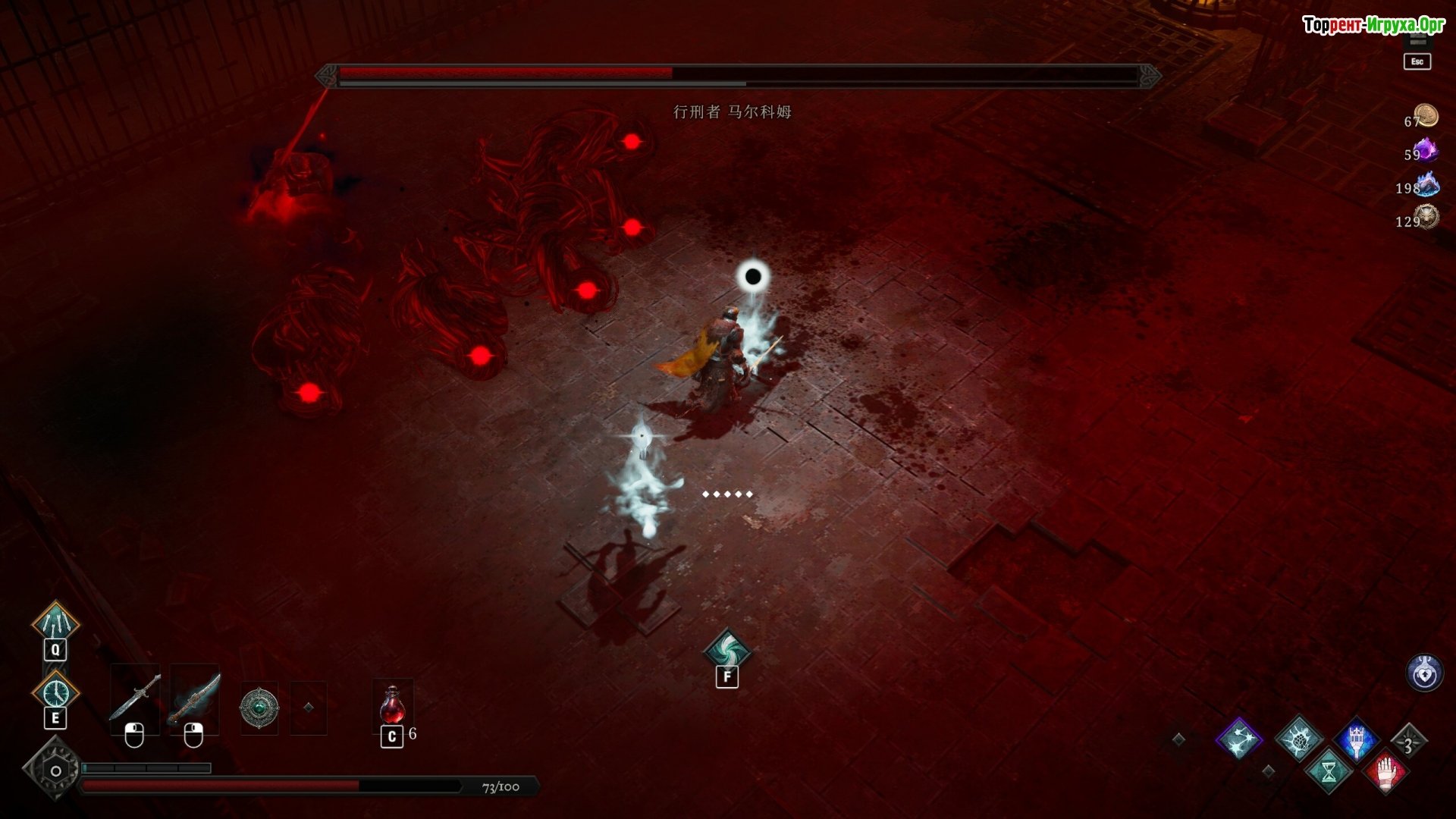Click the purple crystal currency icon

tap(1426, 149)
